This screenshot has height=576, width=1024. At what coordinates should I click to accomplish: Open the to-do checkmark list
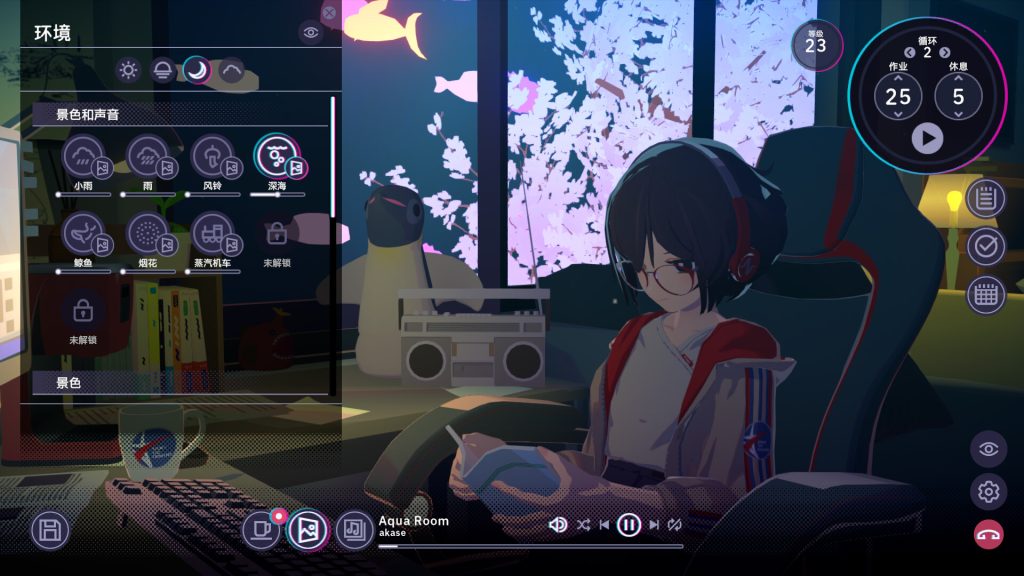pos(985,246)
